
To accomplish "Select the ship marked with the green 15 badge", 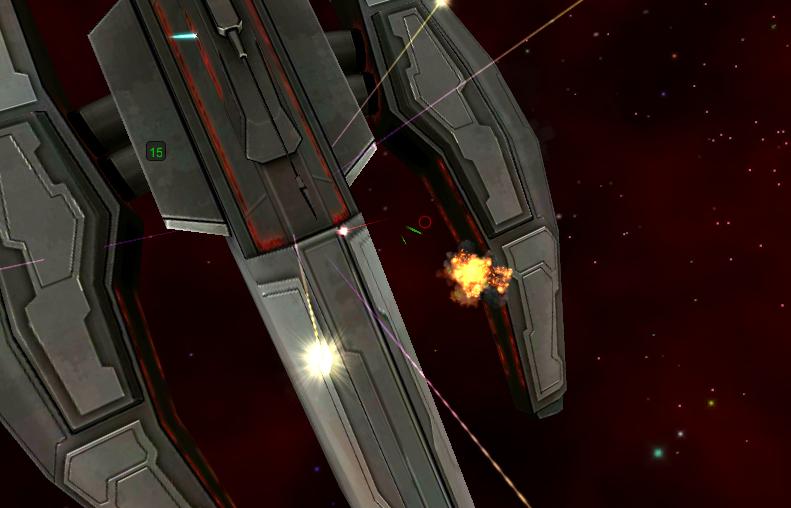I will tap(155, 152).
